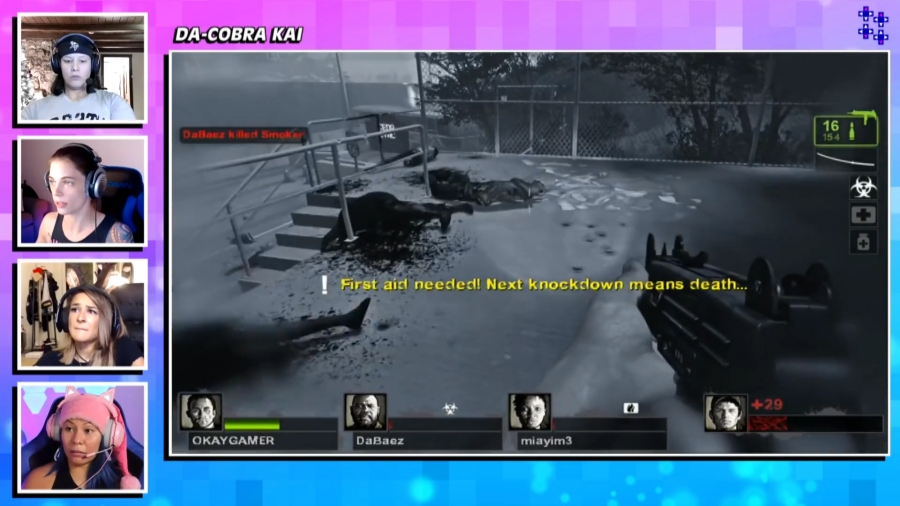The width and height of the screenshot is (900, 506).
Task: Select the pain pills bottle slot
Action: [863, 242]
